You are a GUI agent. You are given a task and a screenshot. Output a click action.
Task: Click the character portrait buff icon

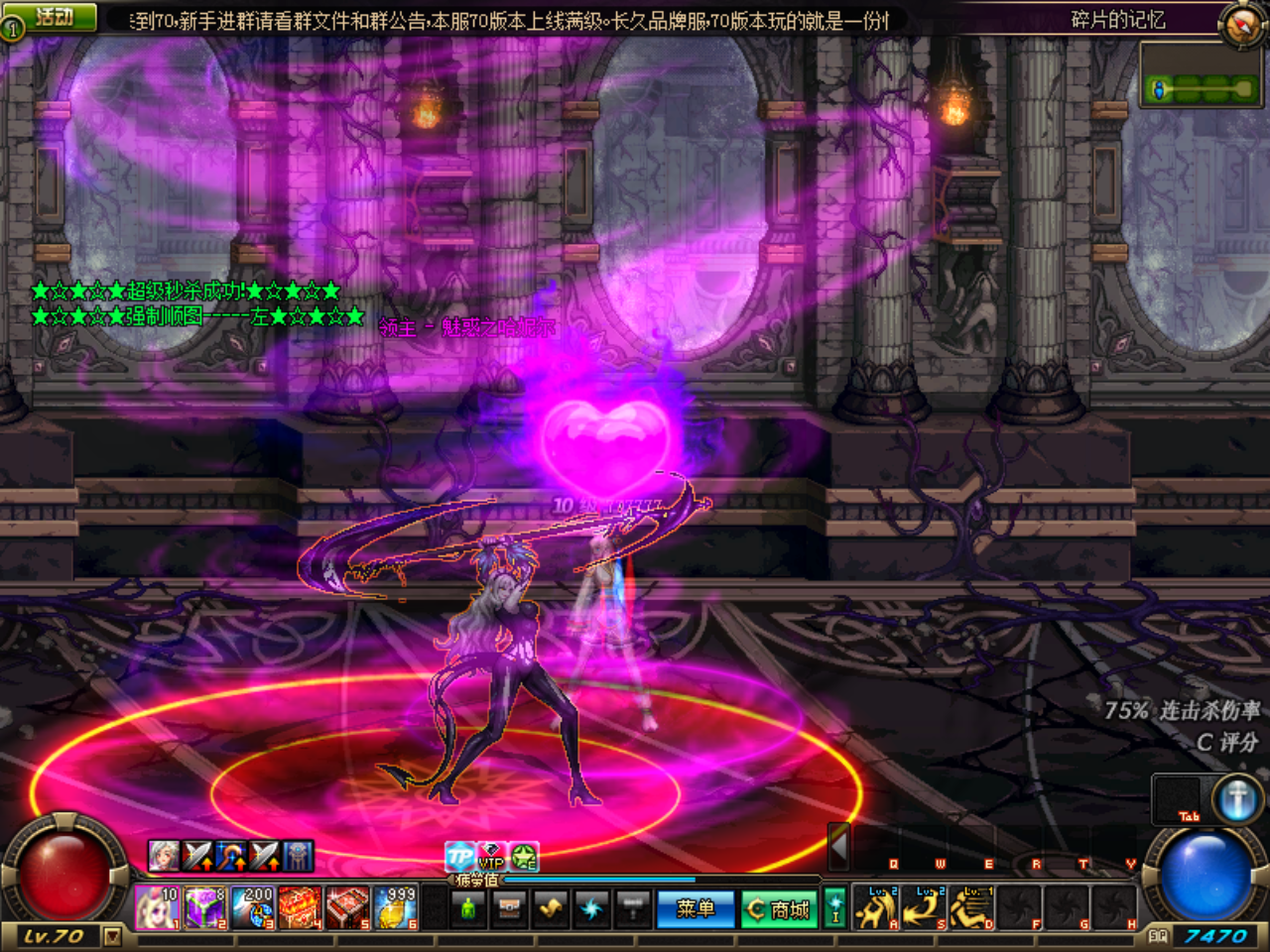(x=164, y=855)
